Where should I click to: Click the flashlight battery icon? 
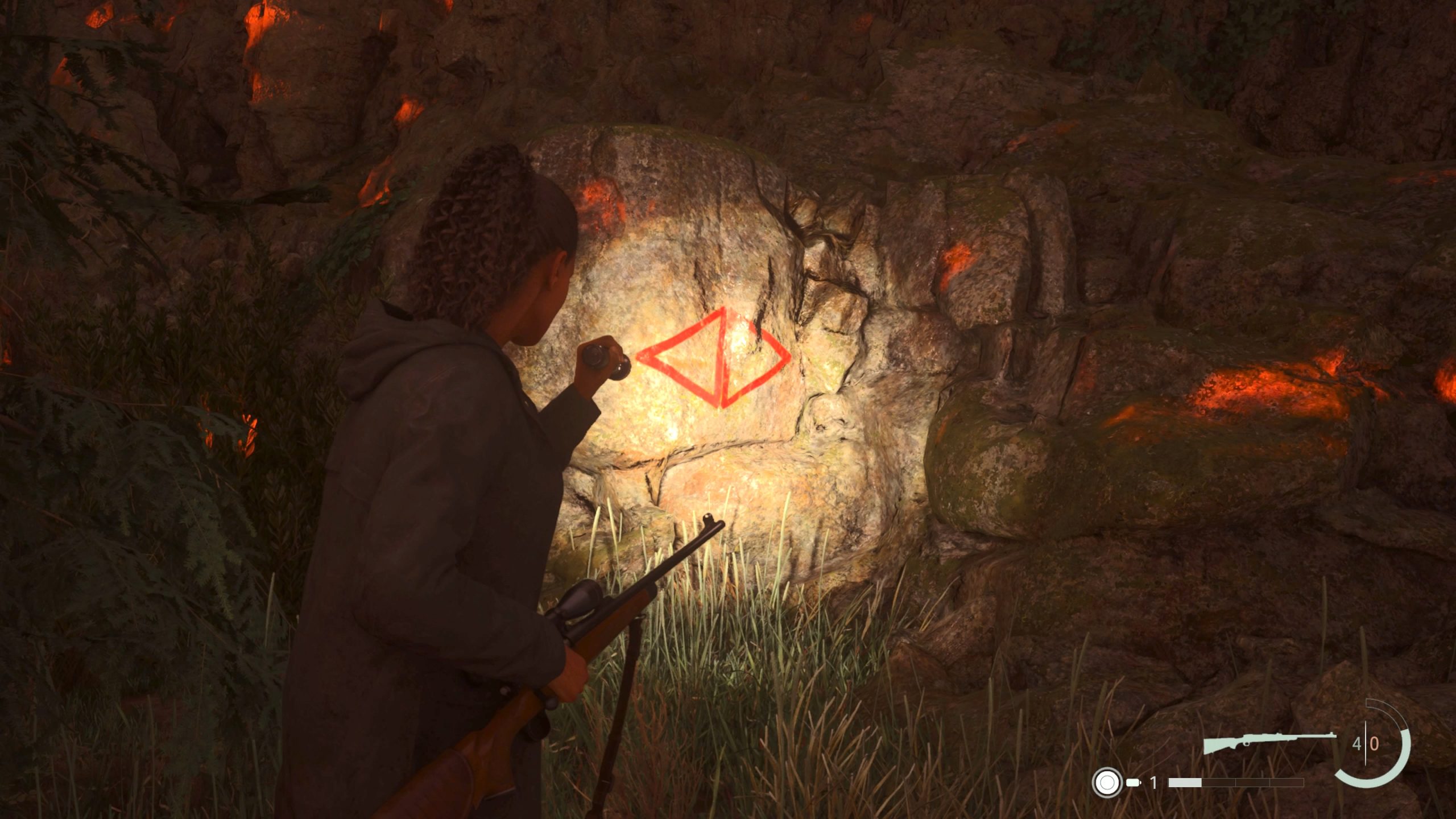click(1134, 783)
